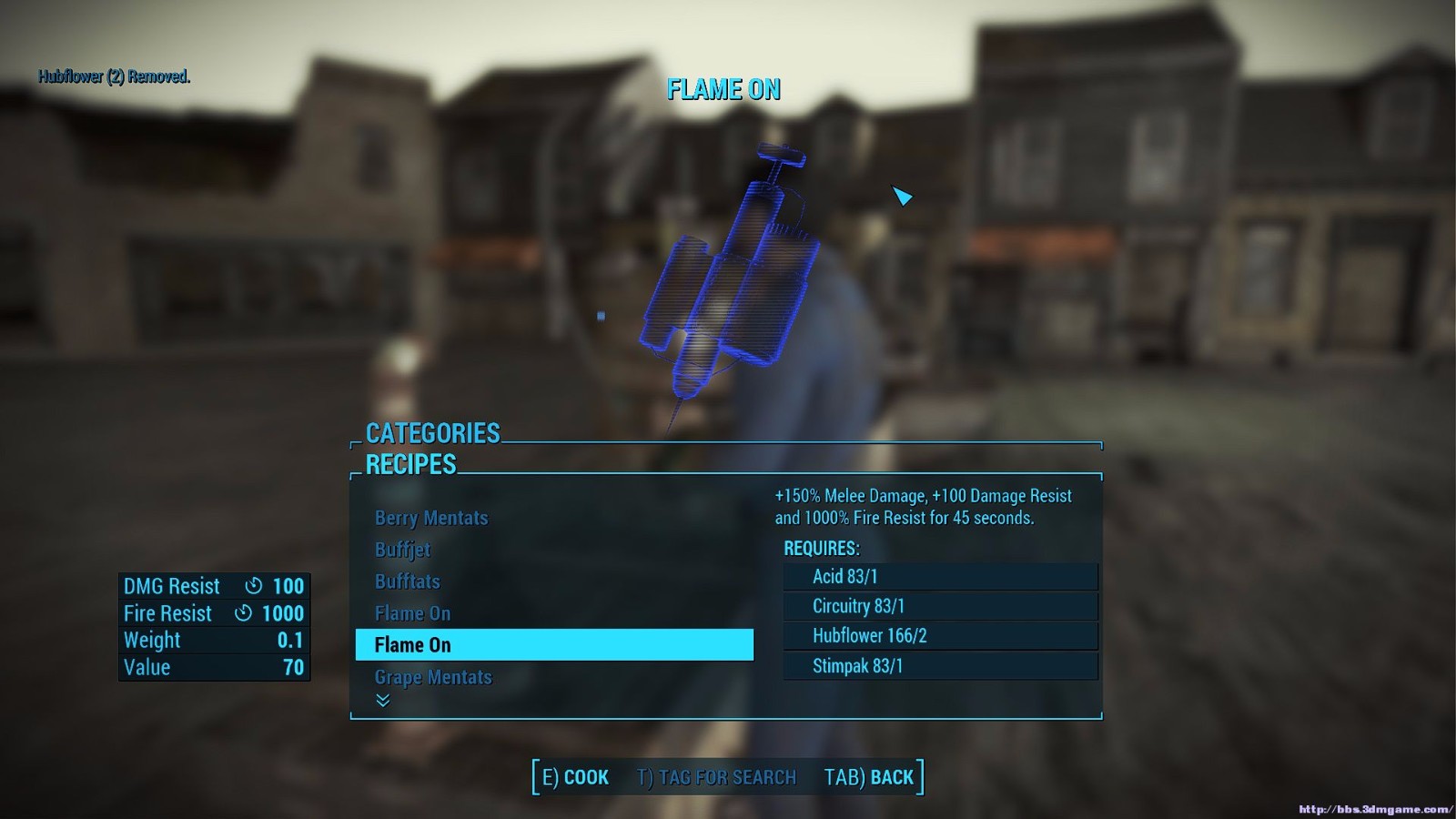1456x819 pixels.
Task: Go back with the Back button
Action: pos(868,777)
